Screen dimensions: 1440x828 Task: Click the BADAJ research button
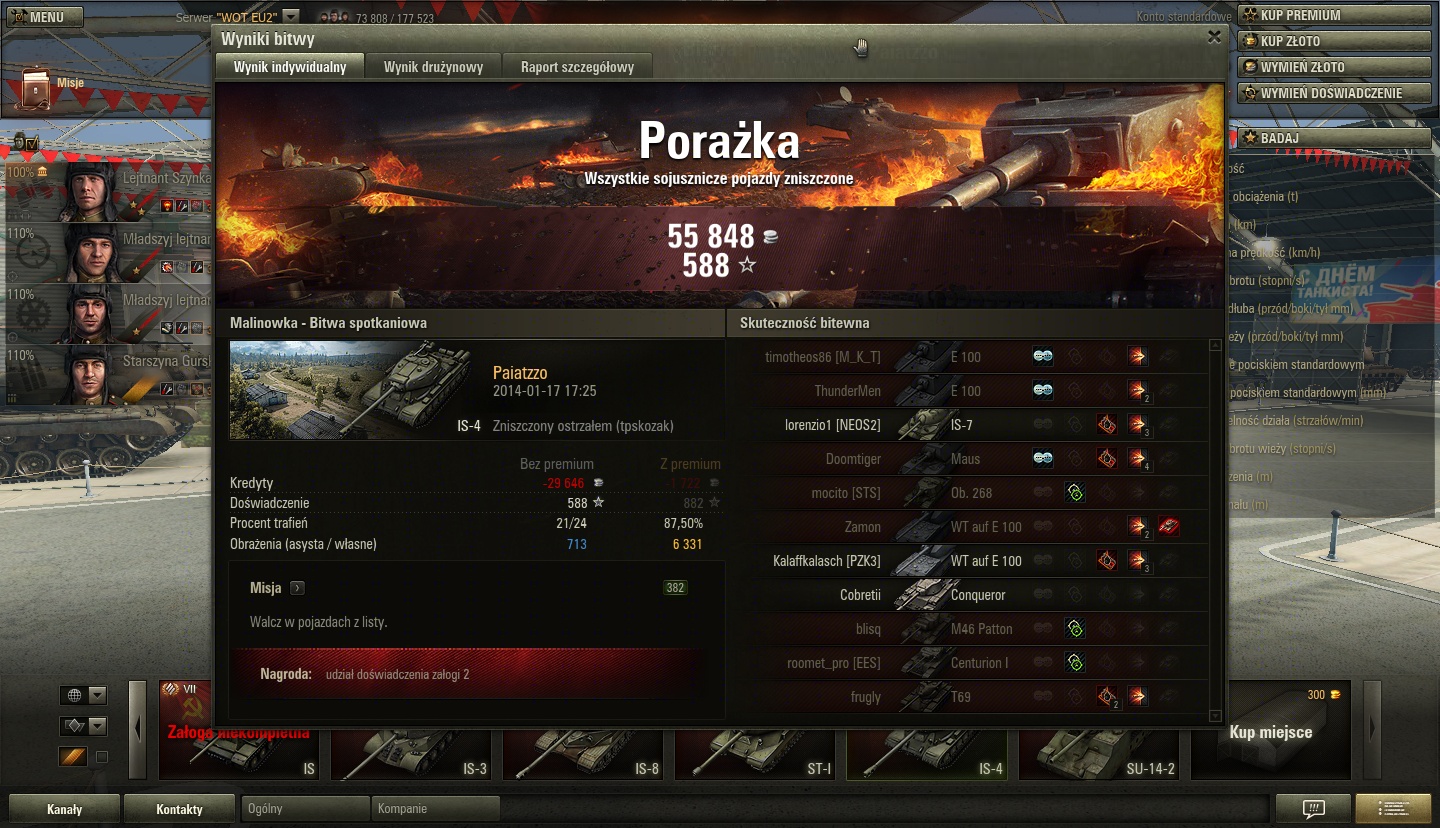point(1334,137)
